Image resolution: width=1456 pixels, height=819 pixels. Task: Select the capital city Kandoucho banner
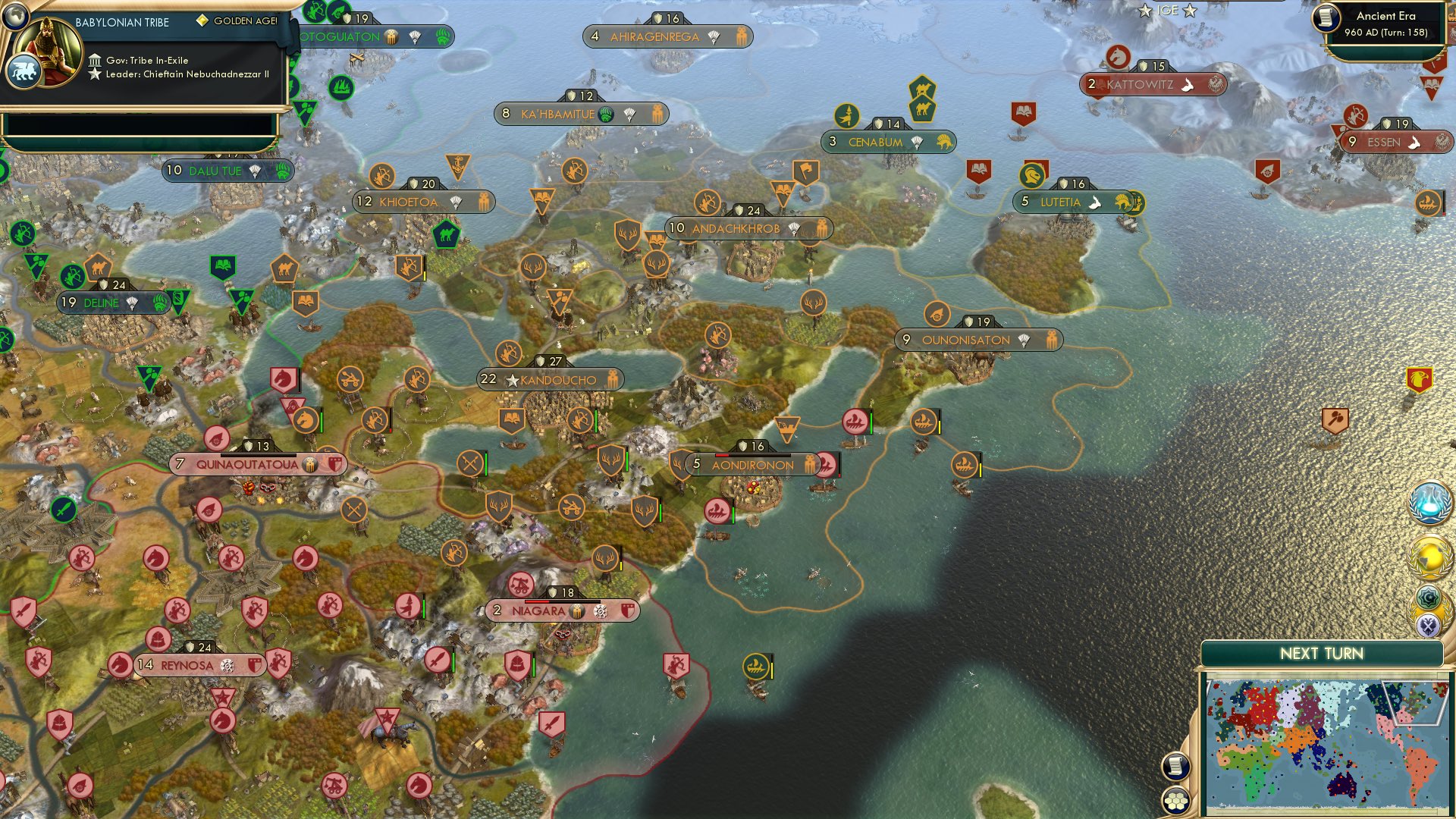(551, 379)
